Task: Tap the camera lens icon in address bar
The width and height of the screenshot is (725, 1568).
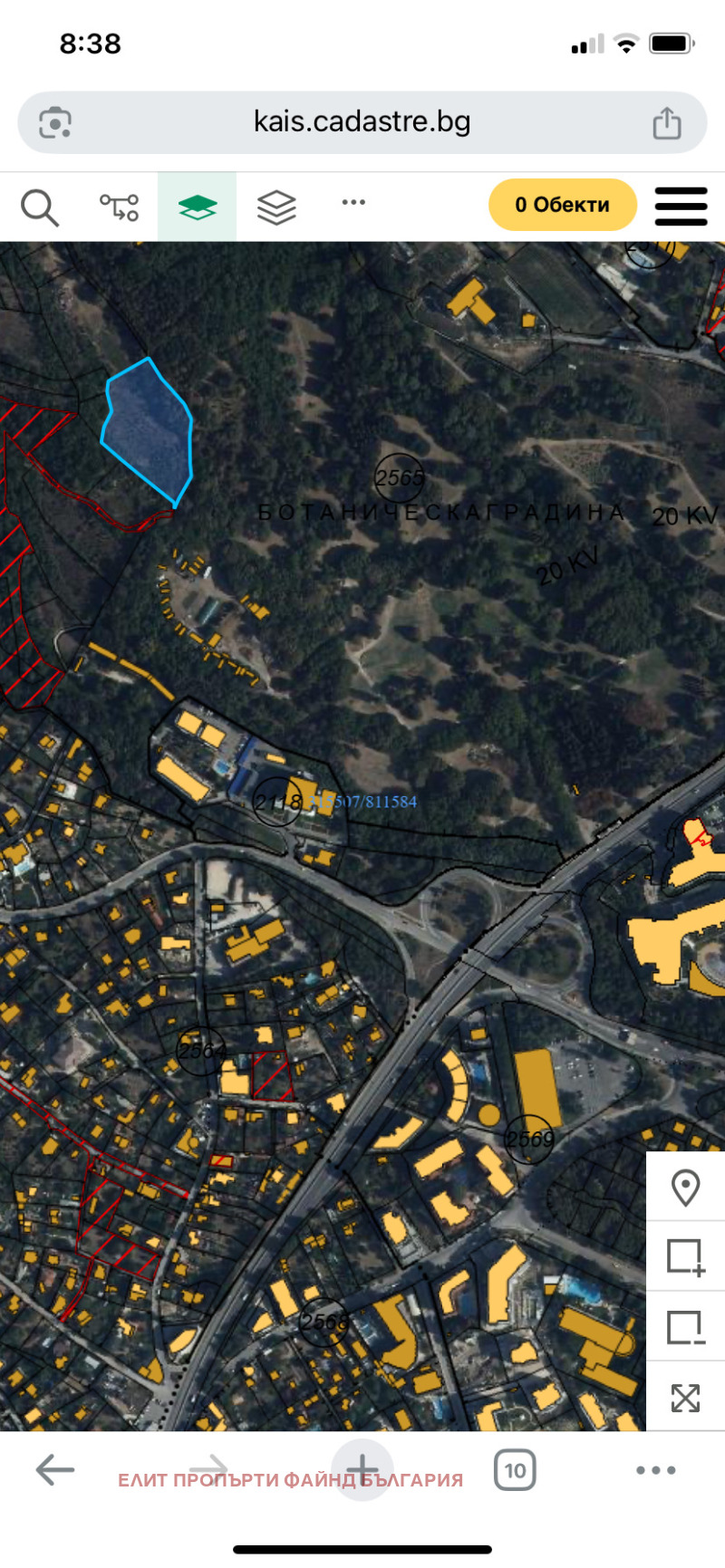Action: tap(55, 123)
